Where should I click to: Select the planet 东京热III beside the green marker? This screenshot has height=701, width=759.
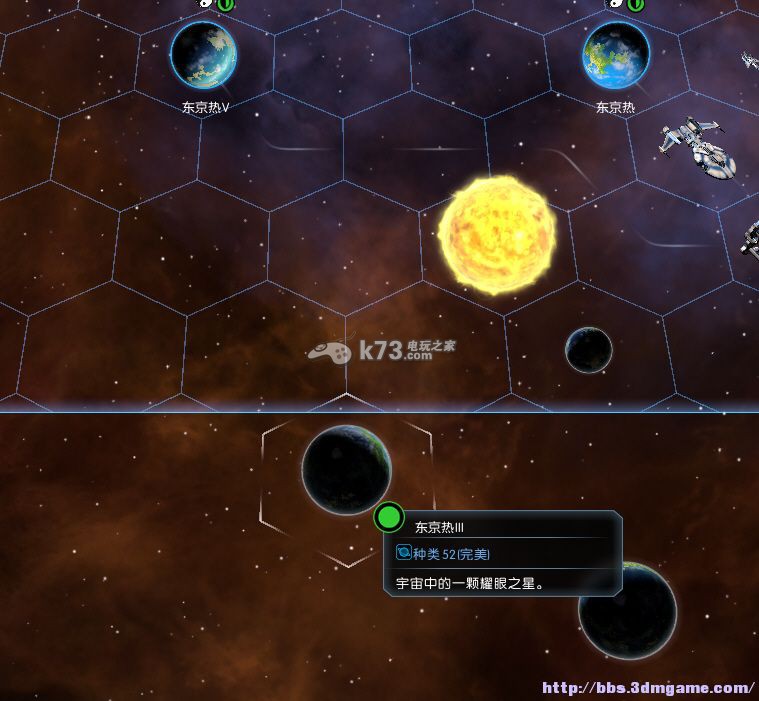point(346,469)
